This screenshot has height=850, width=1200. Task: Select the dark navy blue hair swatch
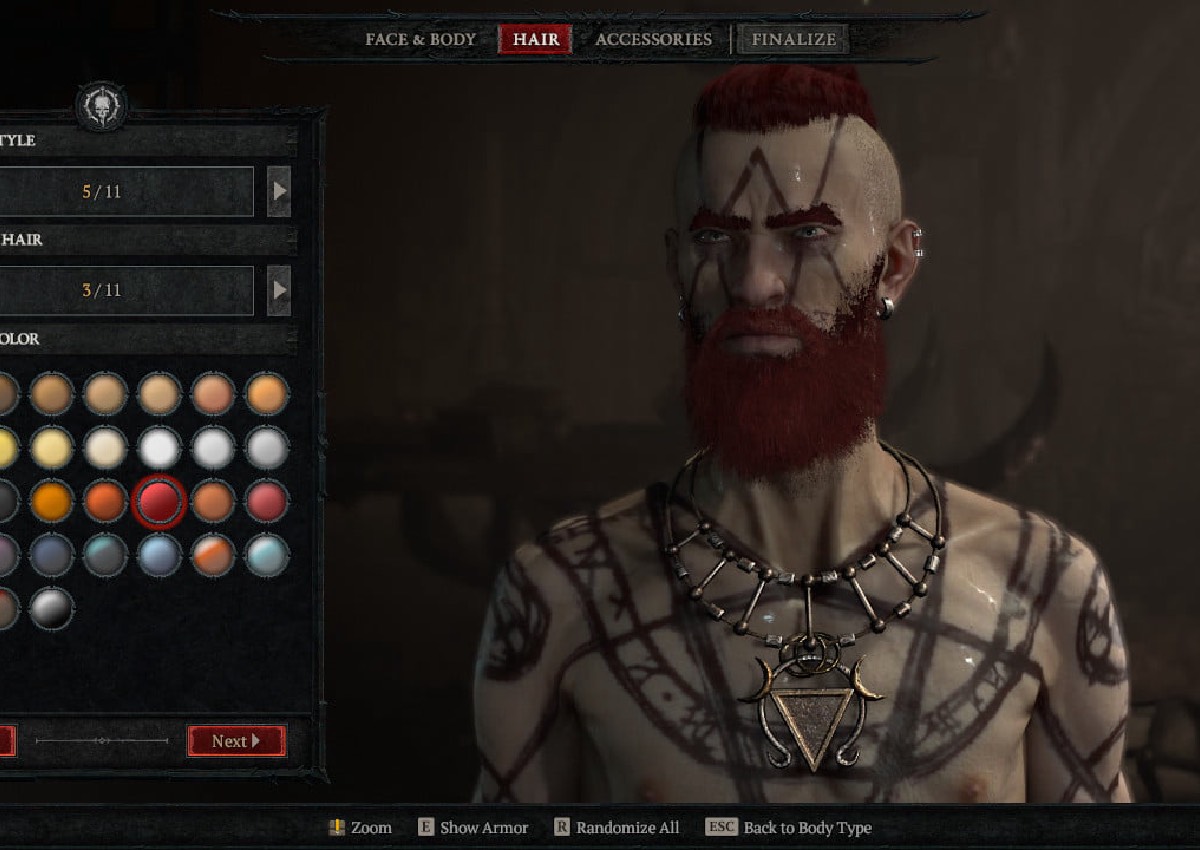point(51,556)
